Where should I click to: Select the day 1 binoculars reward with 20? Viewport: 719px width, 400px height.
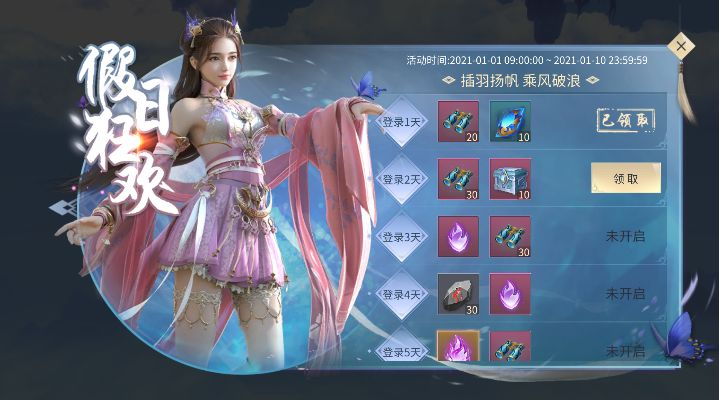(x=458, y=121)
